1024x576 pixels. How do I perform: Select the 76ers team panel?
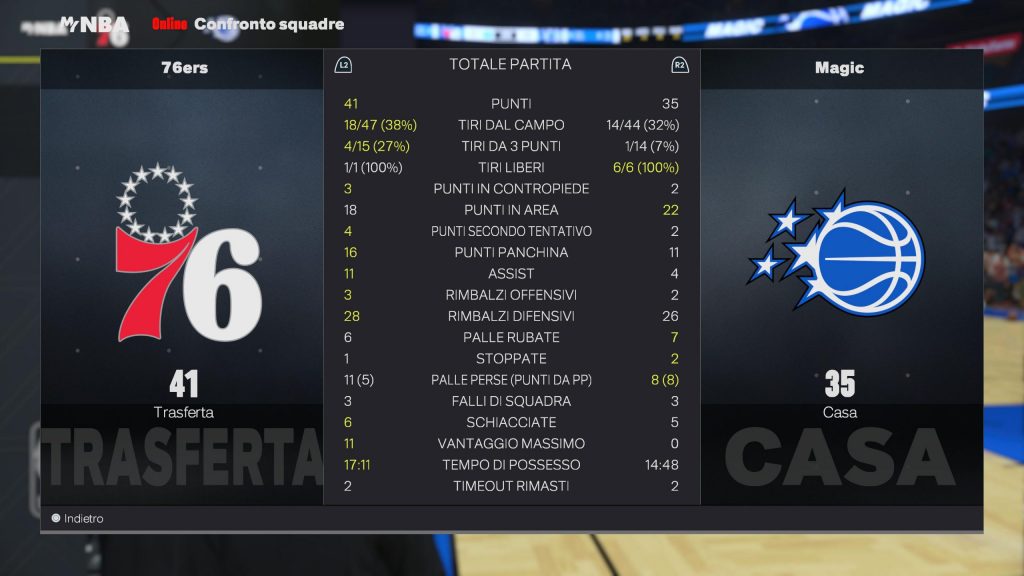[184, 277]
